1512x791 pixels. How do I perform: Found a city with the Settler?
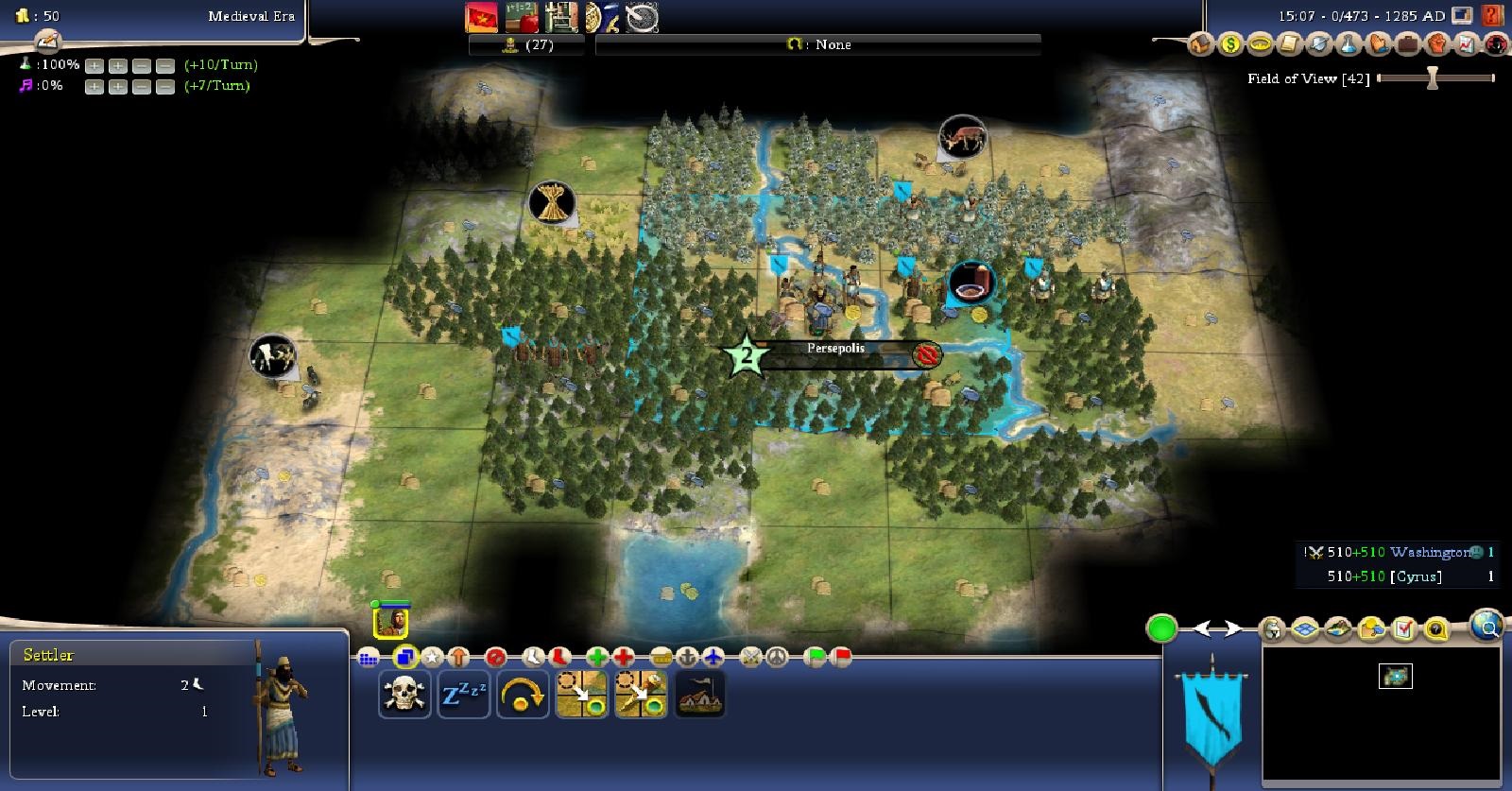coord(700,696)
